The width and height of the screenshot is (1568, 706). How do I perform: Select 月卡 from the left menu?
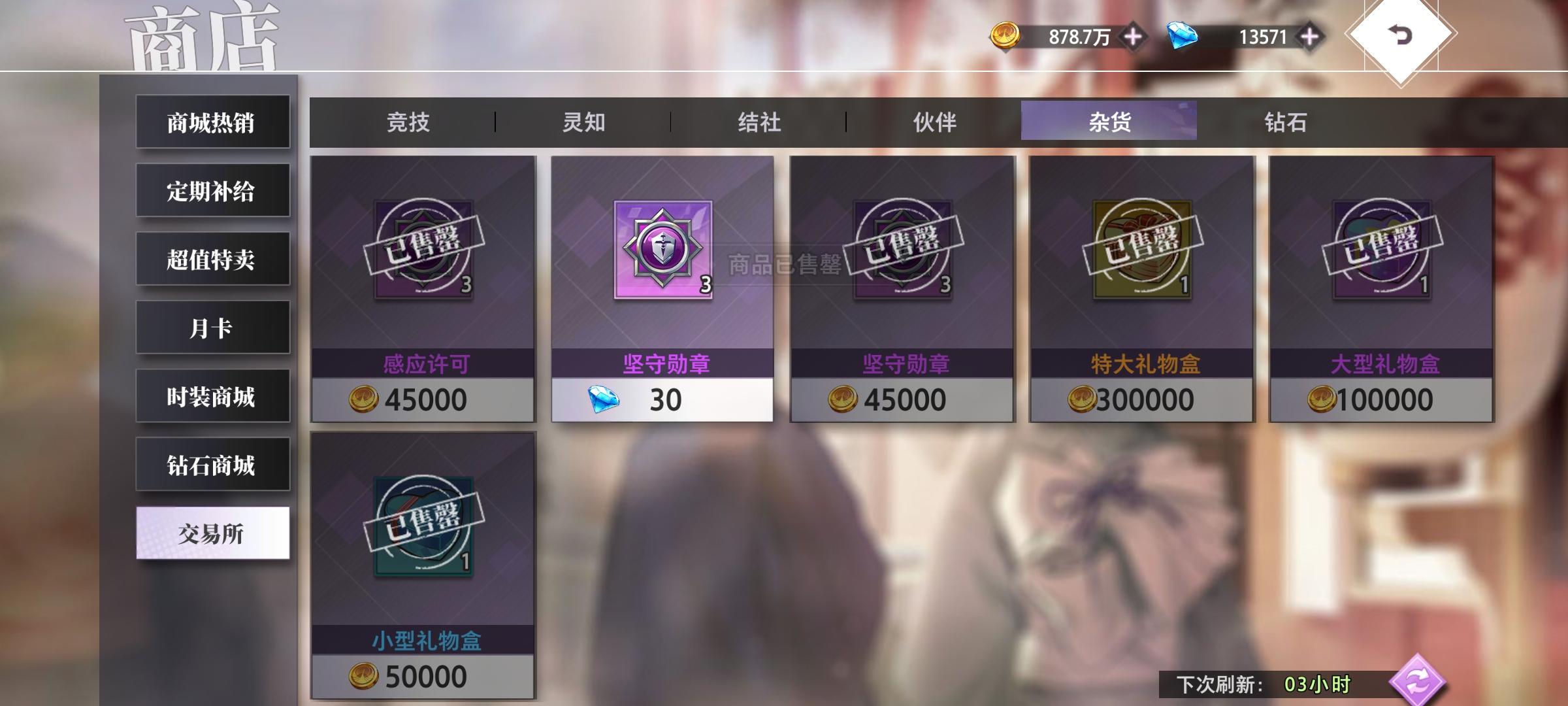click(x=212, y=327)
